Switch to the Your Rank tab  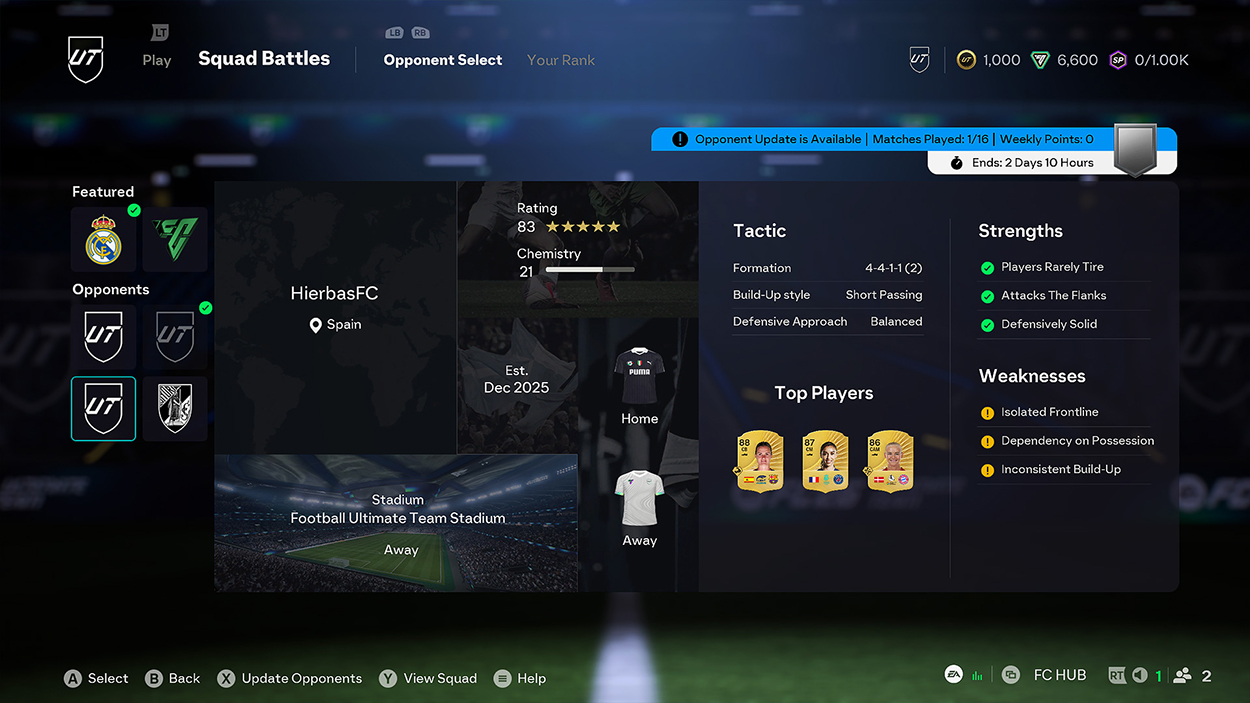point(560,60)
